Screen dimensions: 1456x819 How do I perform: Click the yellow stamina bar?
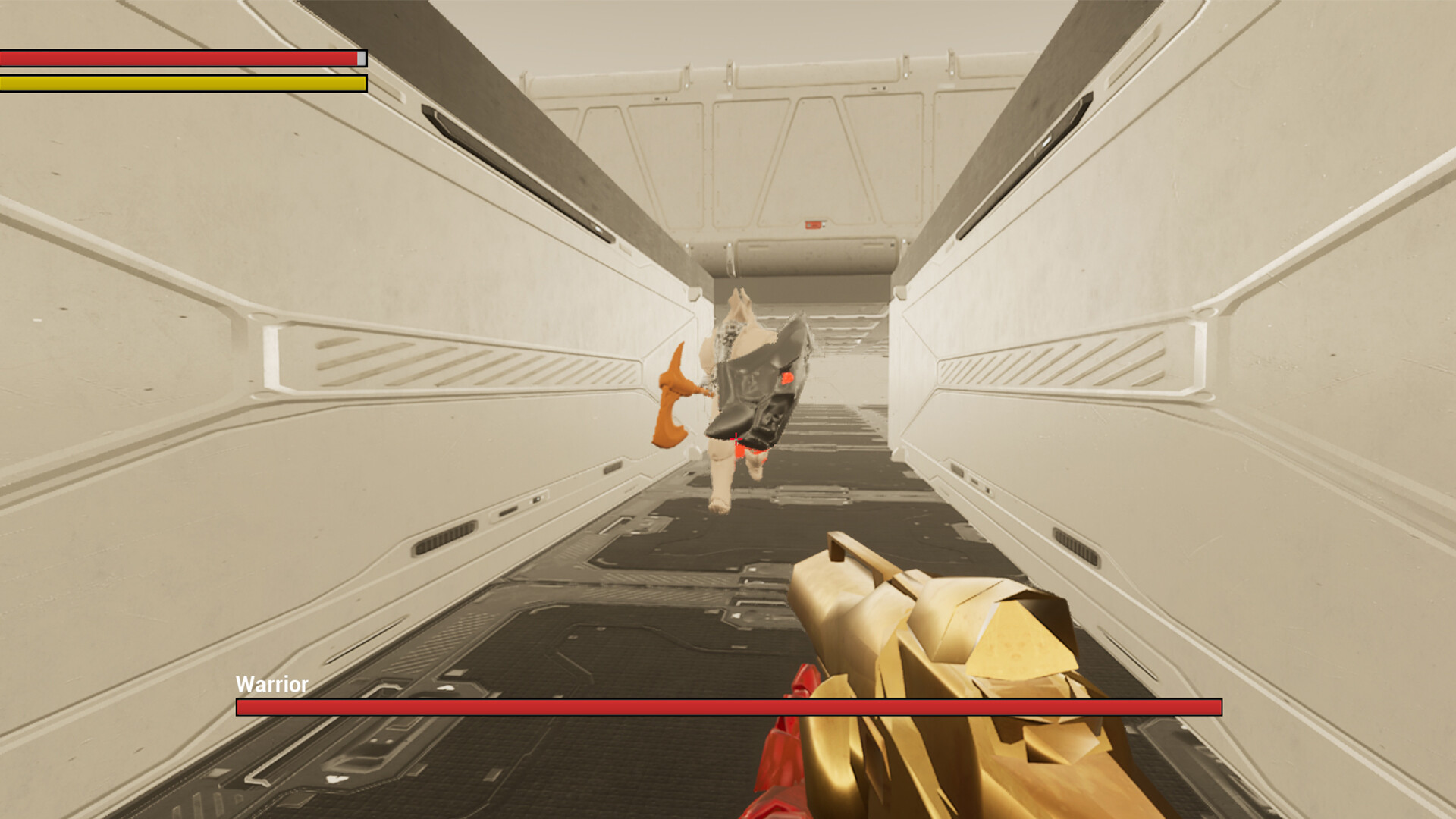point(182,83)
